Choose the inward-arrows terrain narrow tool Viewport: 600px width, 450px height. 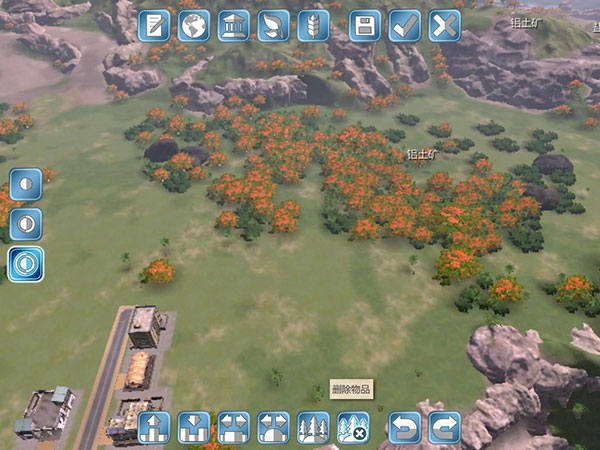click(x=273, y=427)
